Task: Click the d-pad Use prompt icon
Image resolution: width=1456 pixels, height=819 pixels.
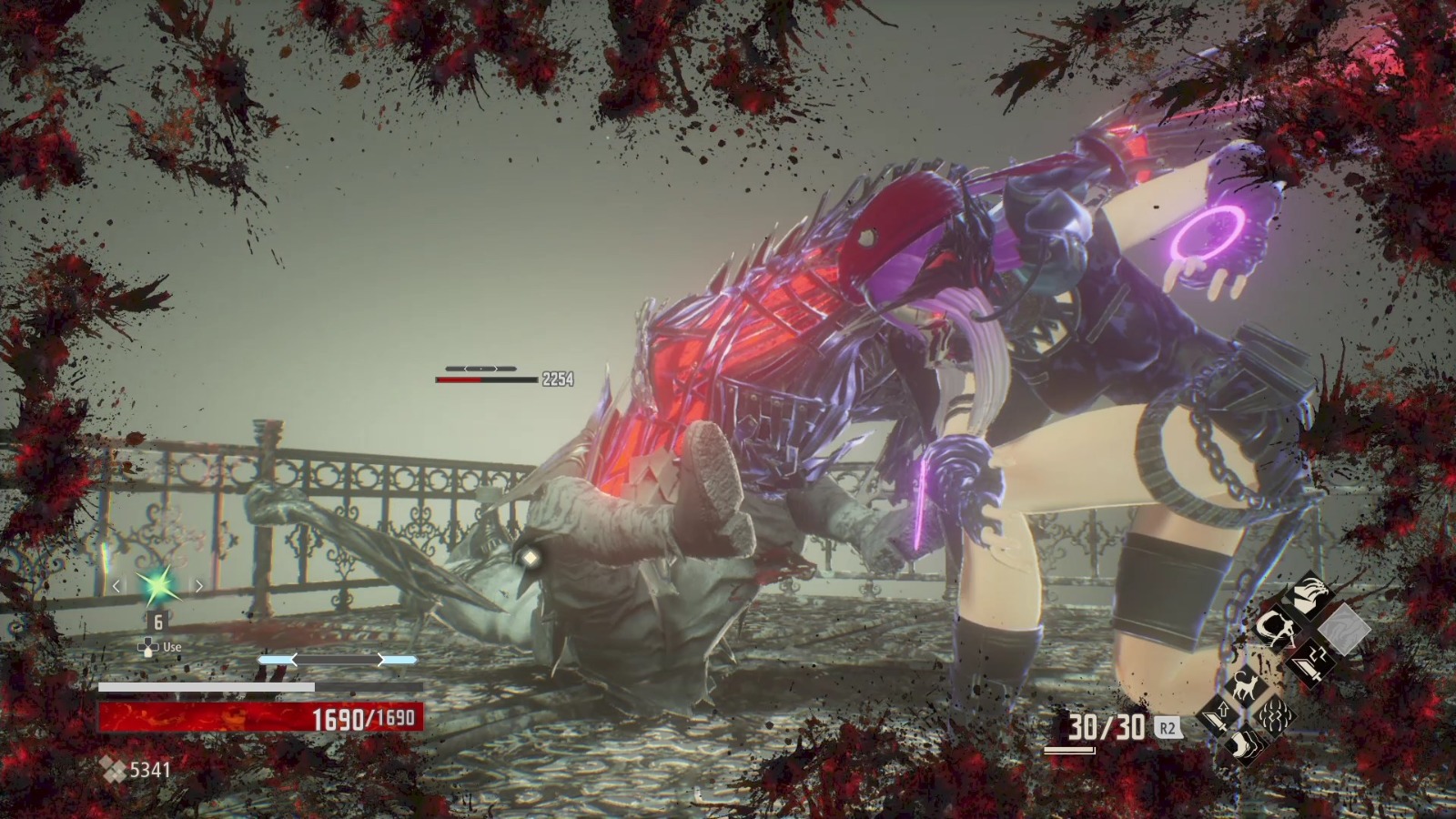Action: 148,647
